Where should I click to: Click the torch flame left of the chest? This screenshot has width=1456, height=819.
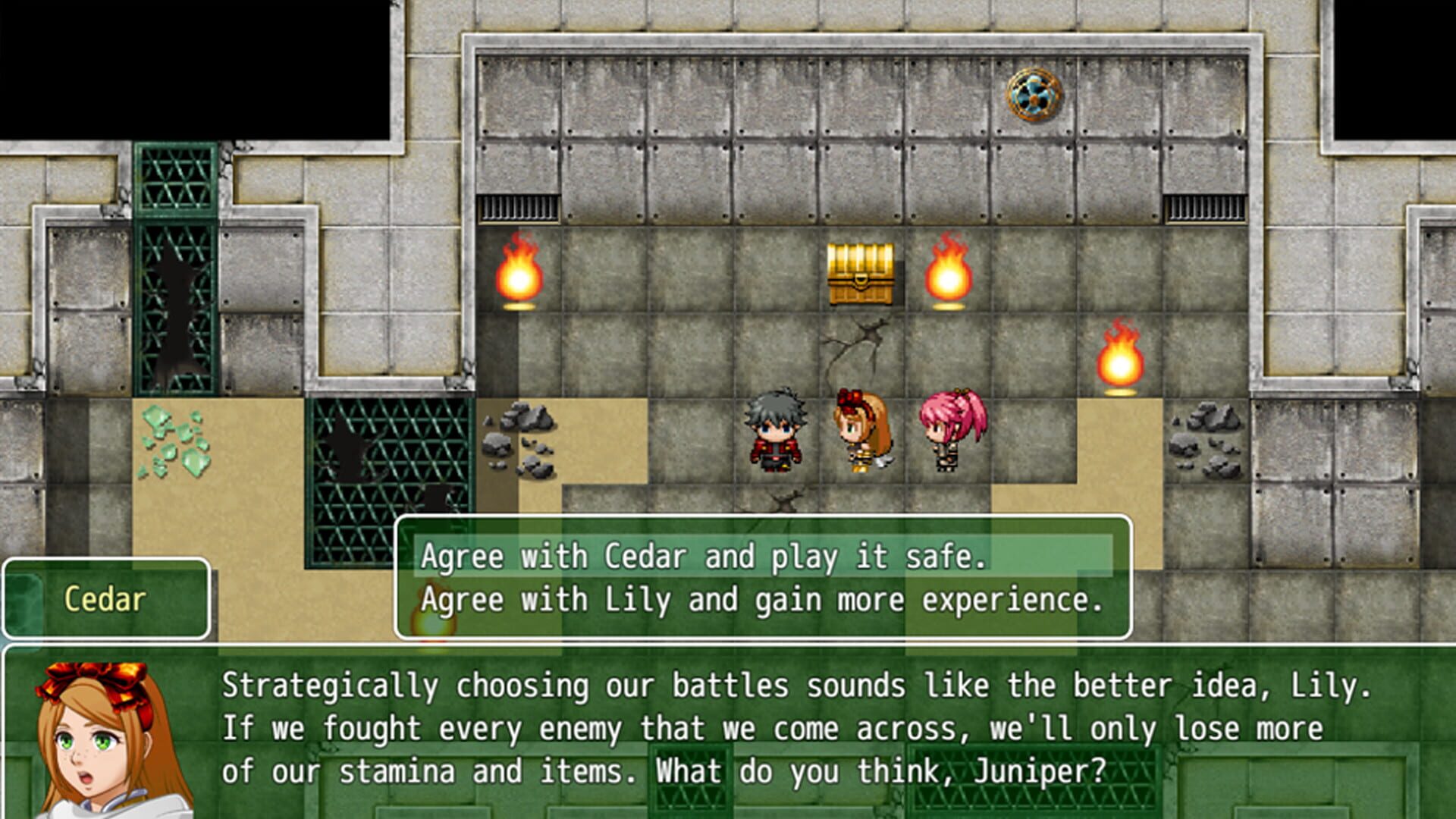click(x=521, y=277)
